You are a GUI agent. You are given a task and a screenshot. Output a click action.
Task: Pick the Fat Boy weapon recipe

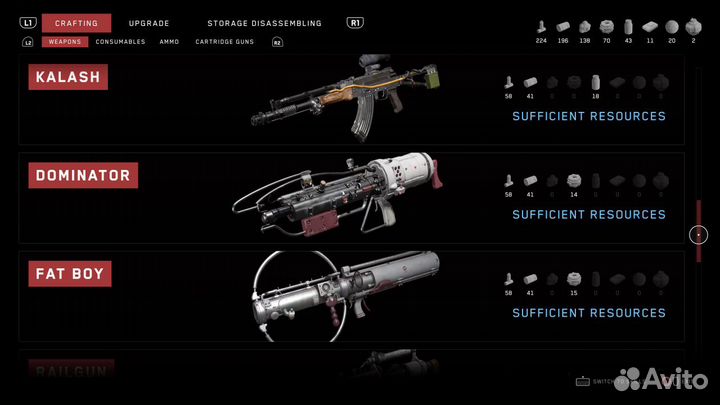(350, 296)
